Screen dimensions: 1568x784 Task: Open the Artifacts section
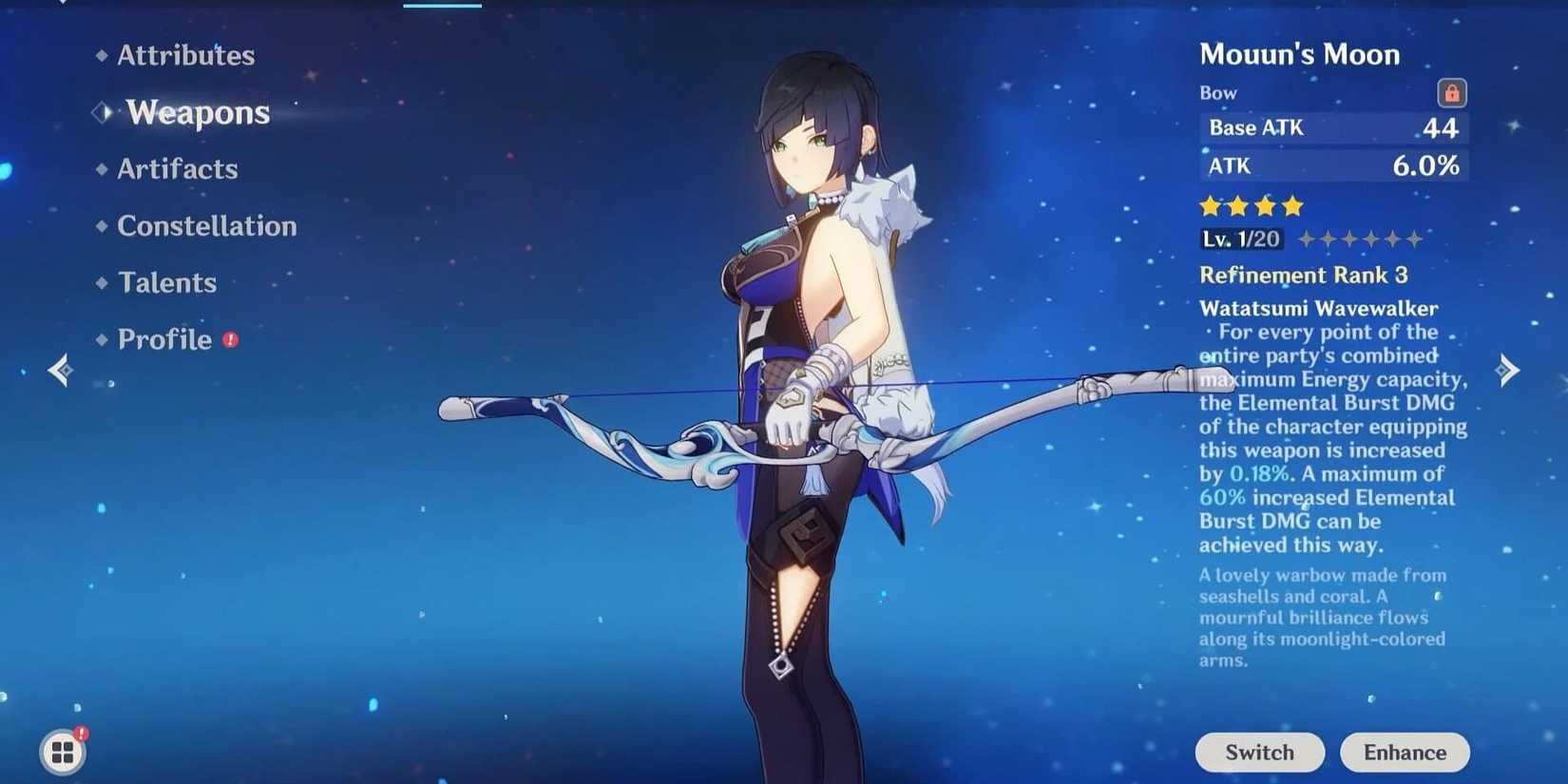click(x=177, y=169)
